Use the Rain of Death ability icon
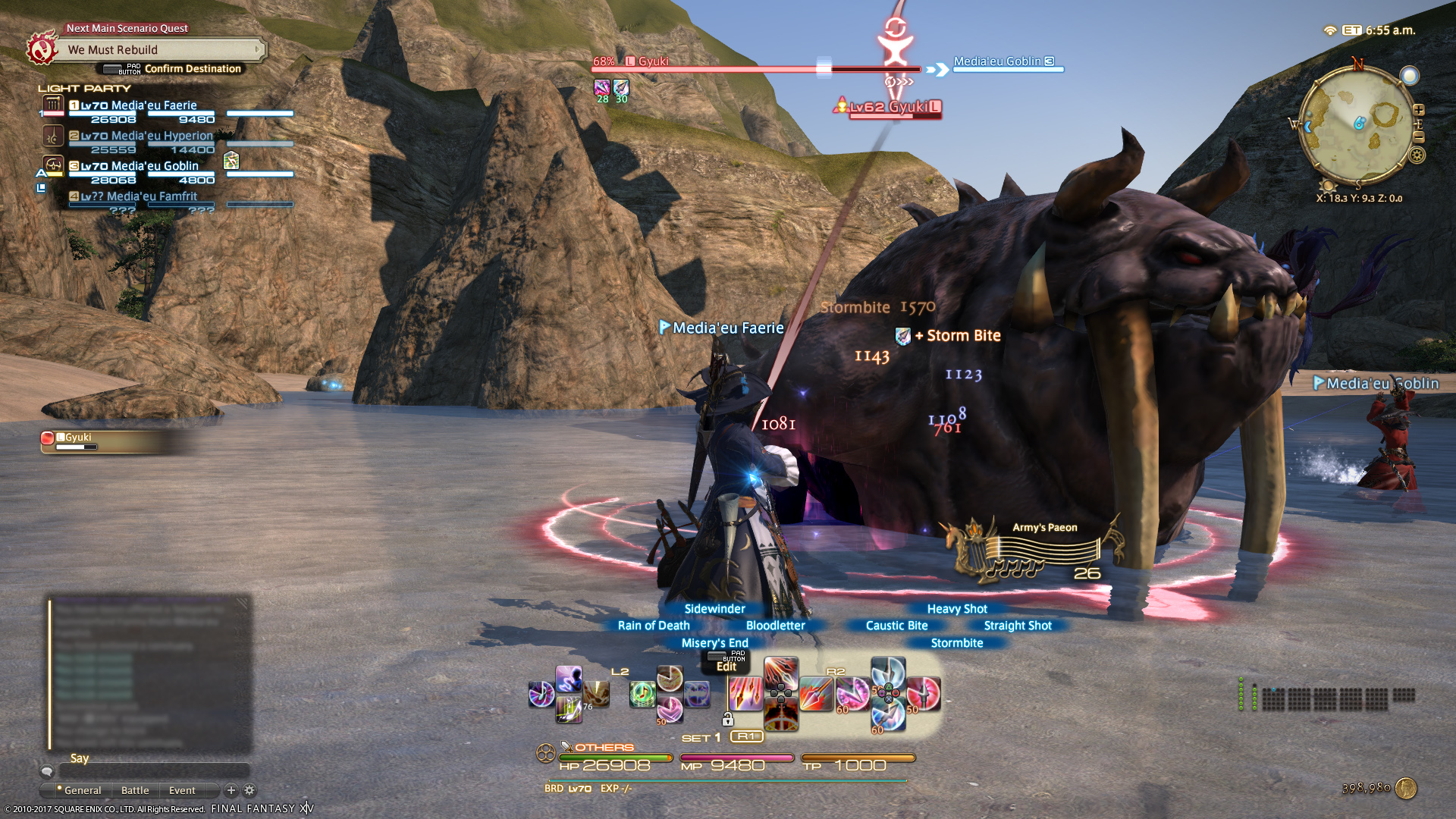 pyautogui.click(x=745, y=694)
